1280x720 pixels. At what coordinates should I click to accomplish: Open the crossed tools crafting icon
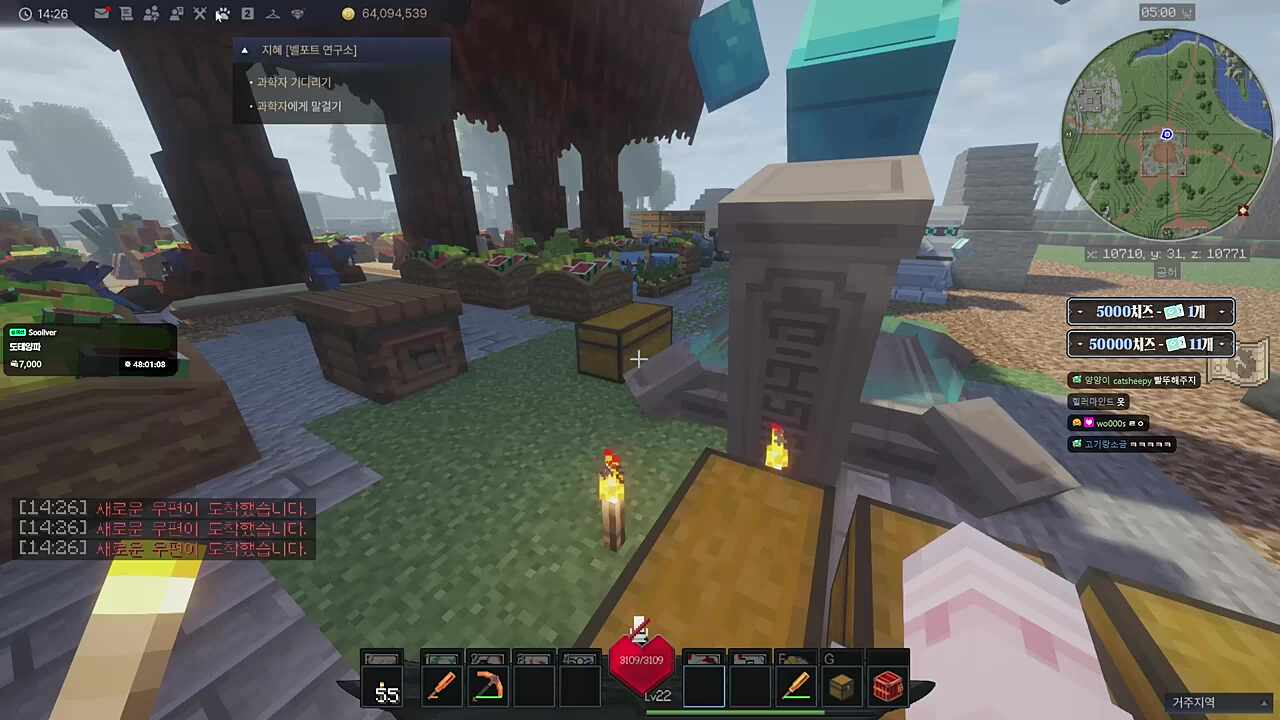click(x=199, y=14)
